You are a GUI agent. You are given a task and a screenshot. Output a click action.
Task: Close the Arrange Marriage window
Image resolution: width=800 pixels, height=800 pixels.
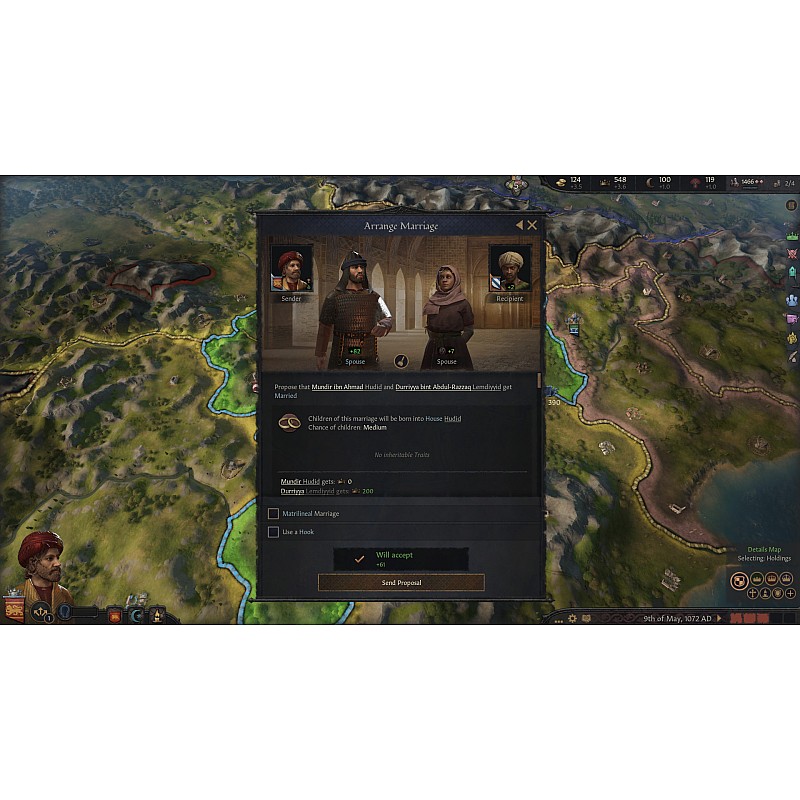click(x=532, y=225)
